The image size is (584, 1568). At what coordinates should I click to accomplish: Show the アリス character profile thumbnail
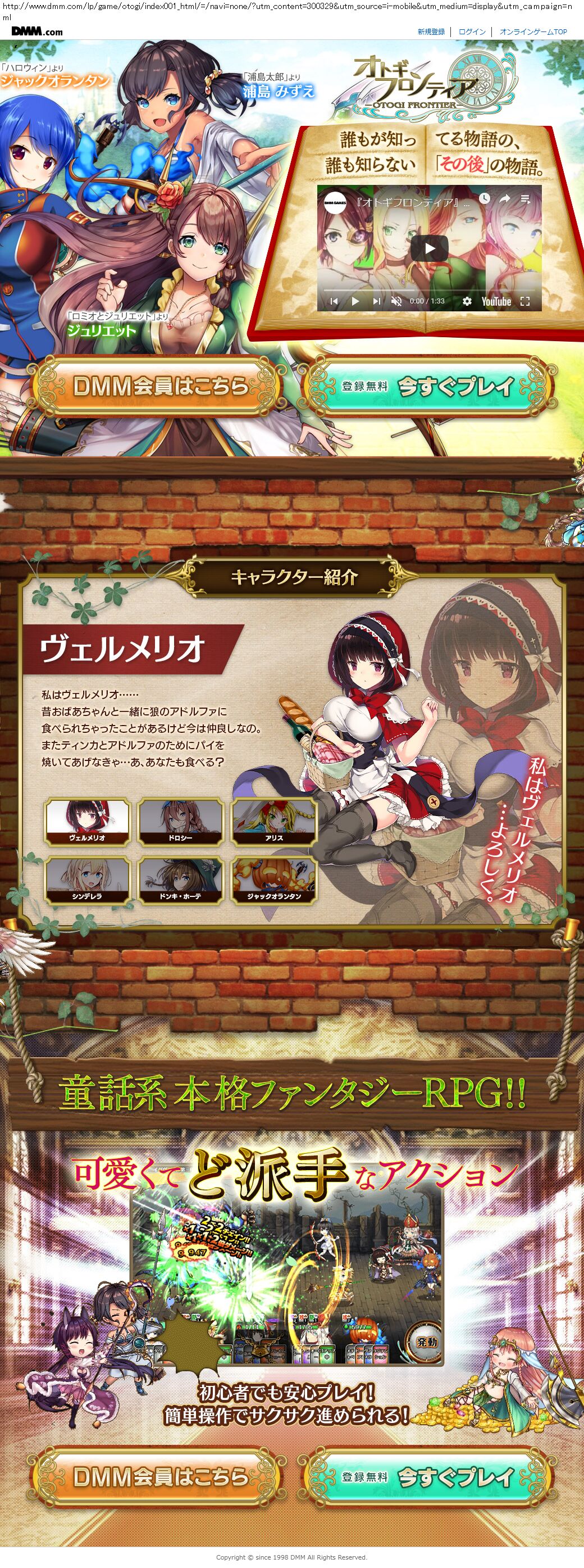tap(275, 821)
